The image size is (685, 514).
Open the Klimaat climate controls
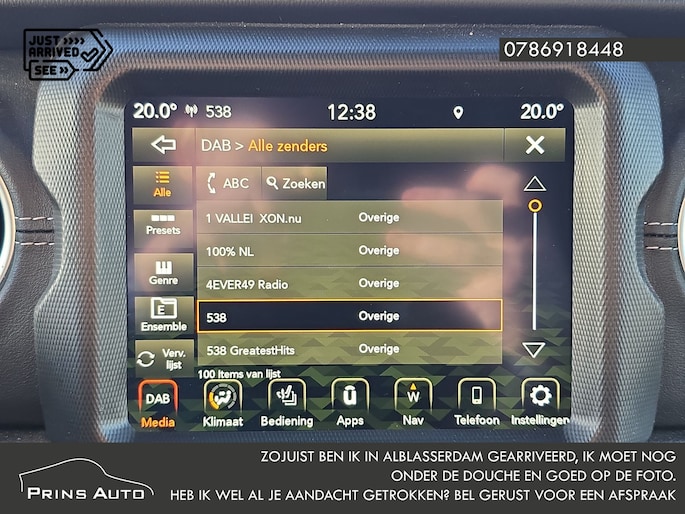pos(223,403)
